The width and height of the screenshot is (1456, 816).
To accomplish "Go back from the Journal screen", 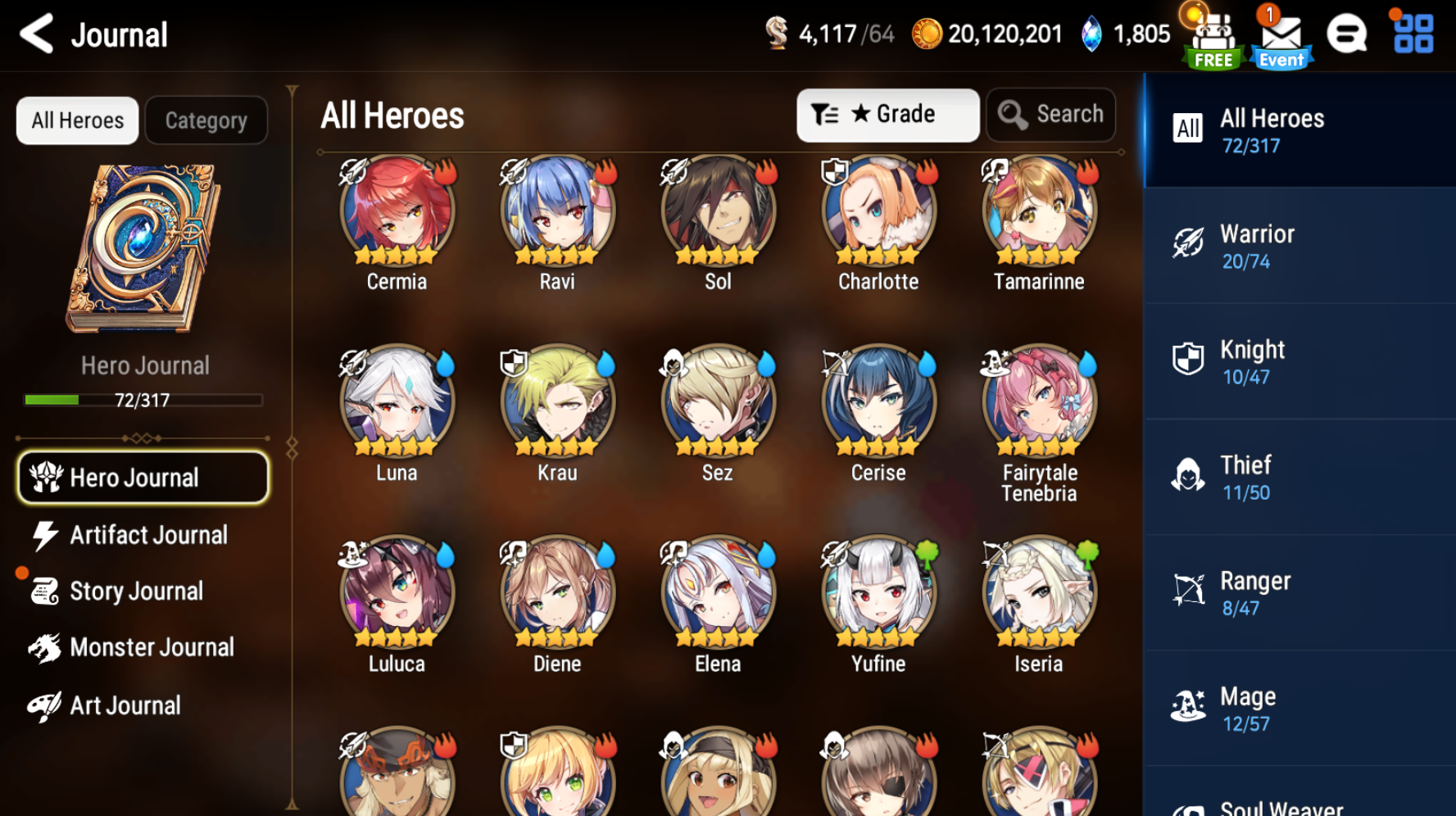I will point(37,34).
